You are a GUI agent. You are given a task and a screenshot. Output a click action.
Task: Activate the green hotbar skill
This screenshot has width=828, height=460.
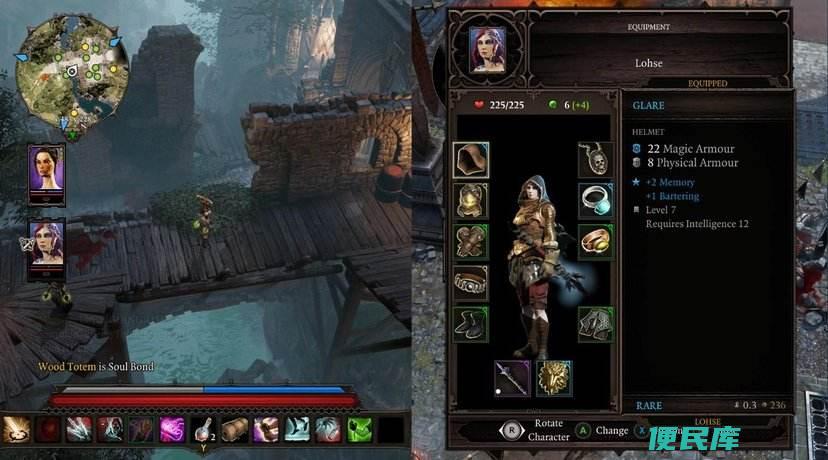point(359,430)
